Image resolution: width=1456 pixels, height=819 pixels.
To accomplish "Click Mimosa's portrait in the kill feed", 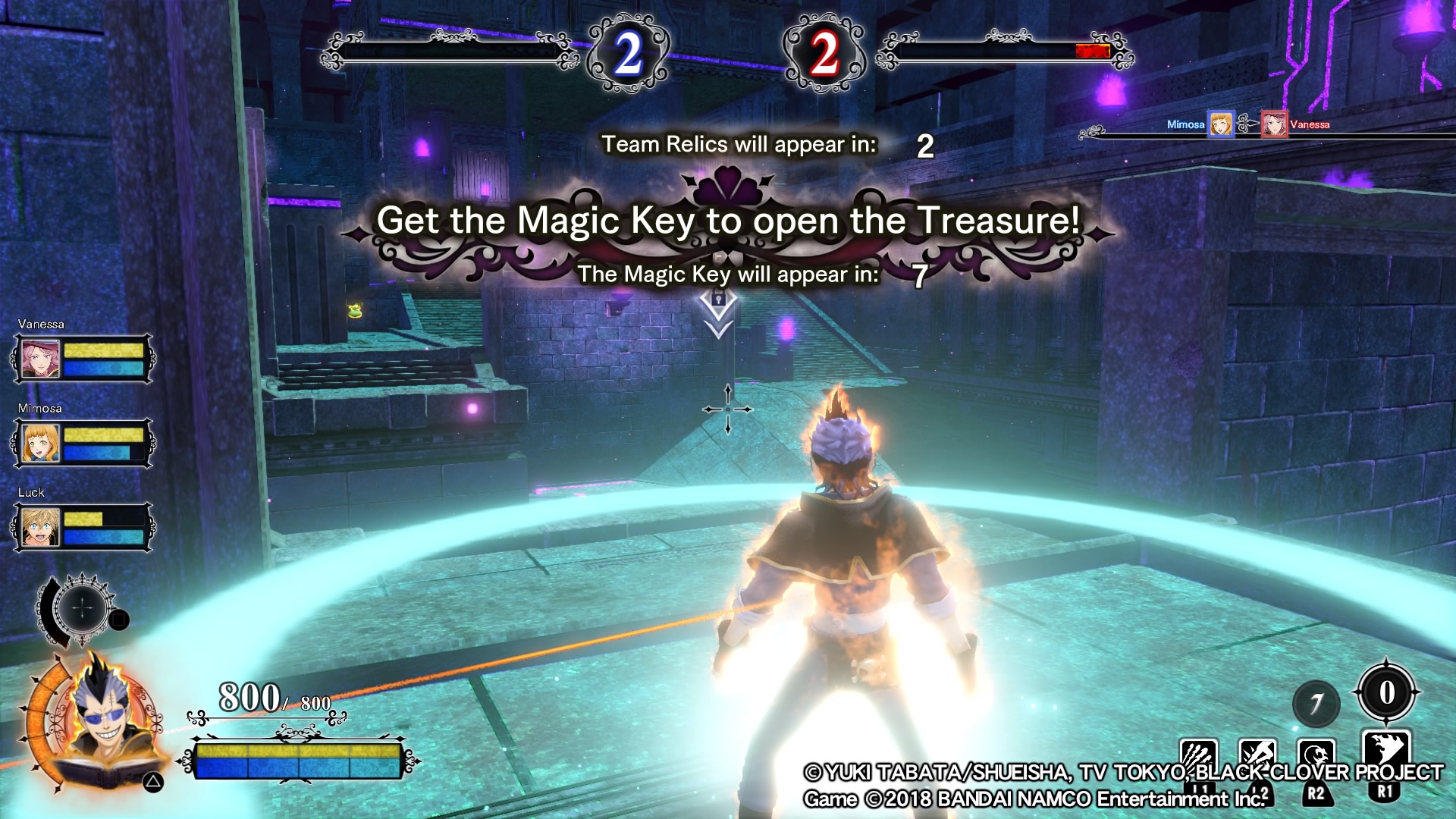I will pyautogui.click(x=1220, y=124).
